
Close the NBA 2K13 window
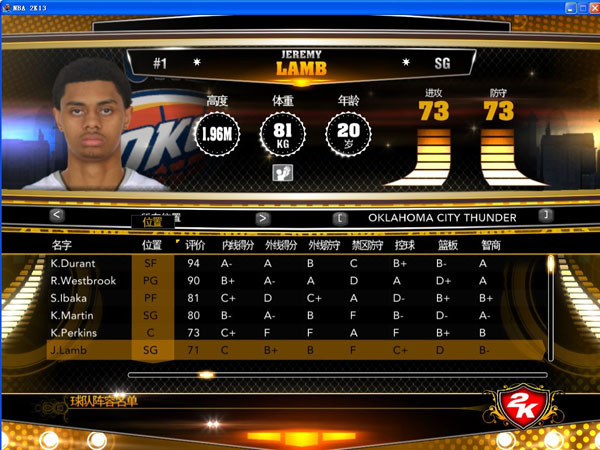pos(589,7)
